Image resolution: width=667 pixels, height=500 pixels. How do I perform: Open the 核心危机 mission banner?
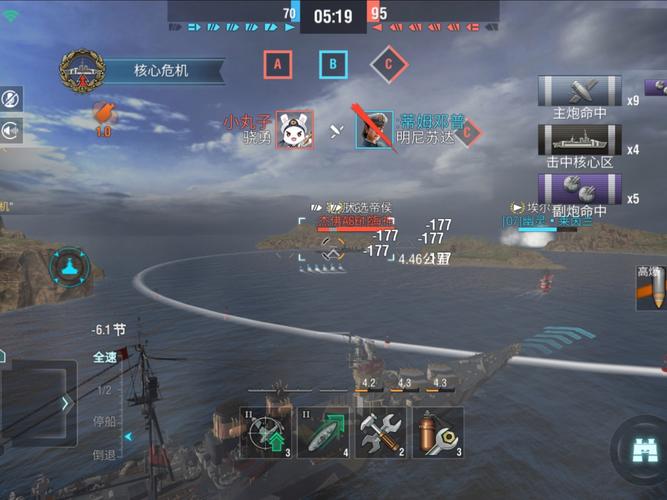click(160, 71)
